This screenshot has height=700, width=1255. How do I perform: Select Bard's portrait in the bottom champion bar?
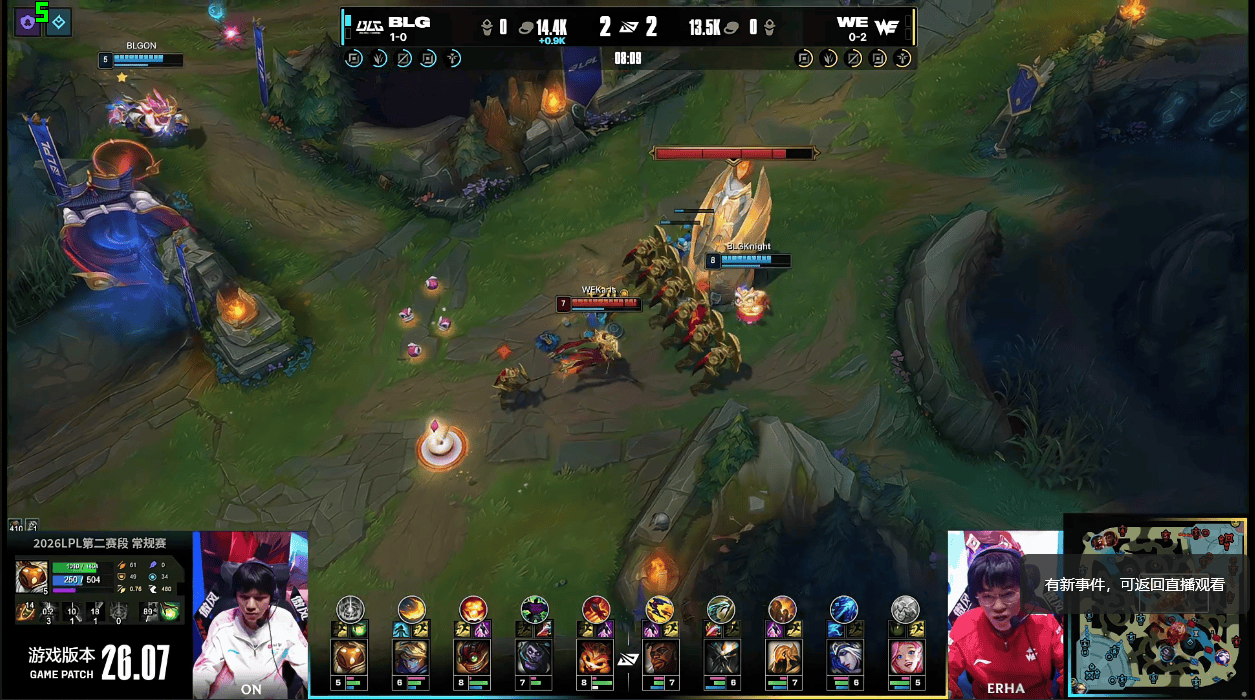349,657
